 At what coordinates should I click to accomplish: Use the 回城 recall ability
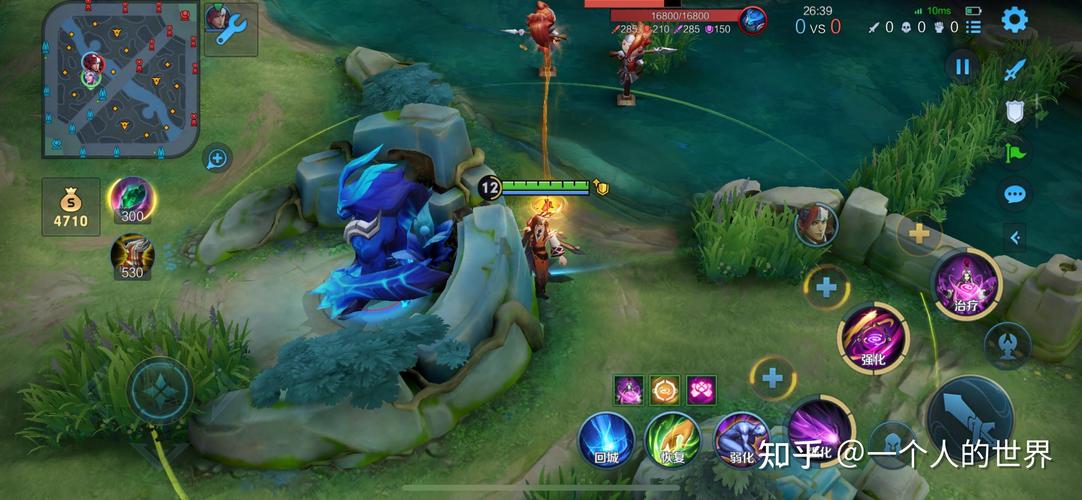[607, 438]
